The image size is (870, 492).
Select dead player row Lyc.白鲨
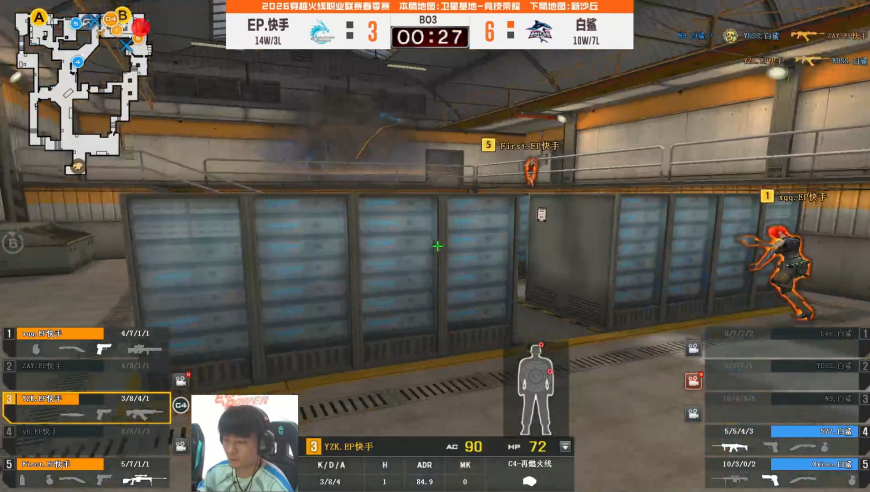(786, 341)
